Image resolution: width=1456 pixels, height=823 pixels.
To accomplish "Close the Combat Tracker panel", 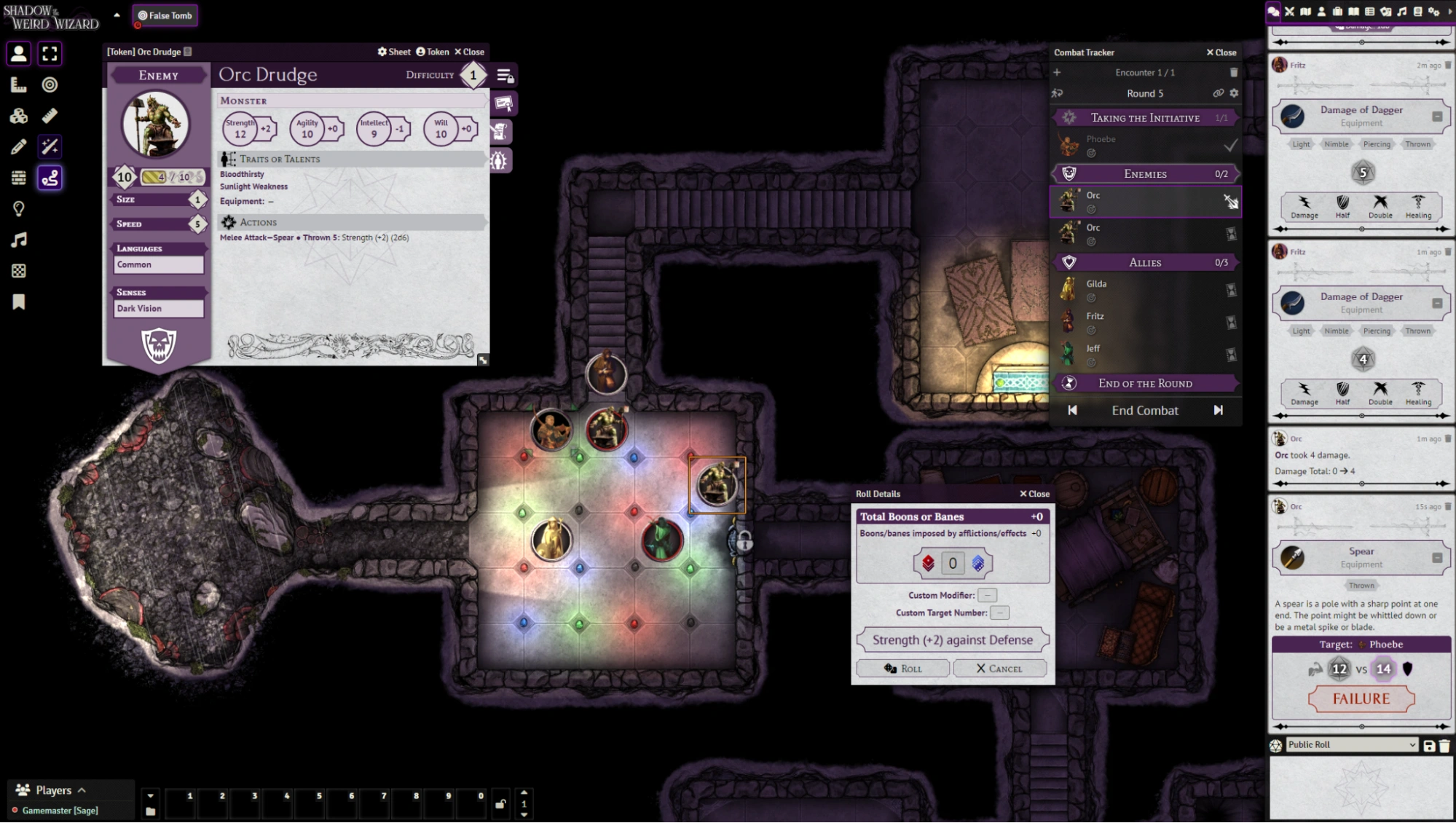I will coord(1221,52).
